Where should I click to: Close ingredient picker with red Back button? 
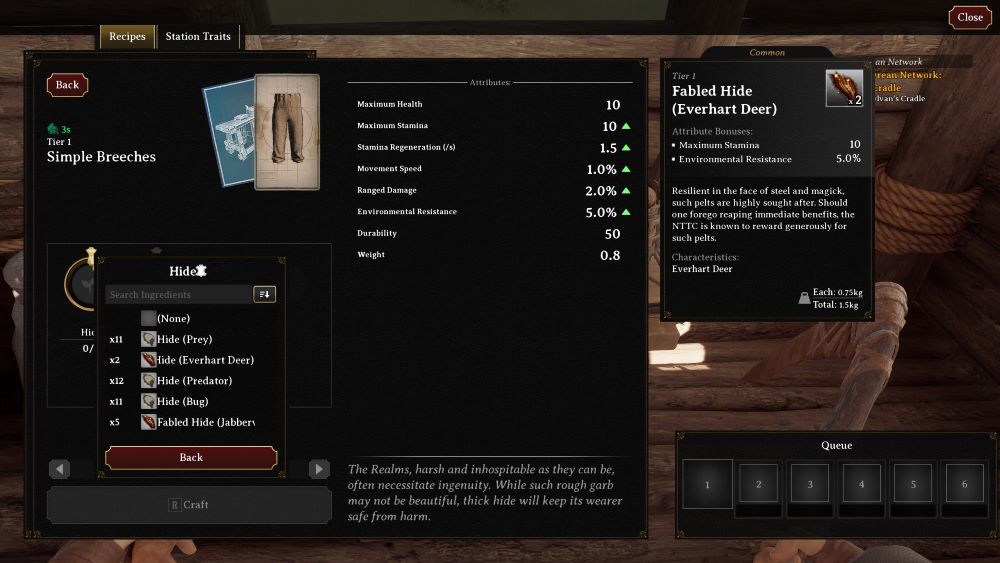[191, 457]
